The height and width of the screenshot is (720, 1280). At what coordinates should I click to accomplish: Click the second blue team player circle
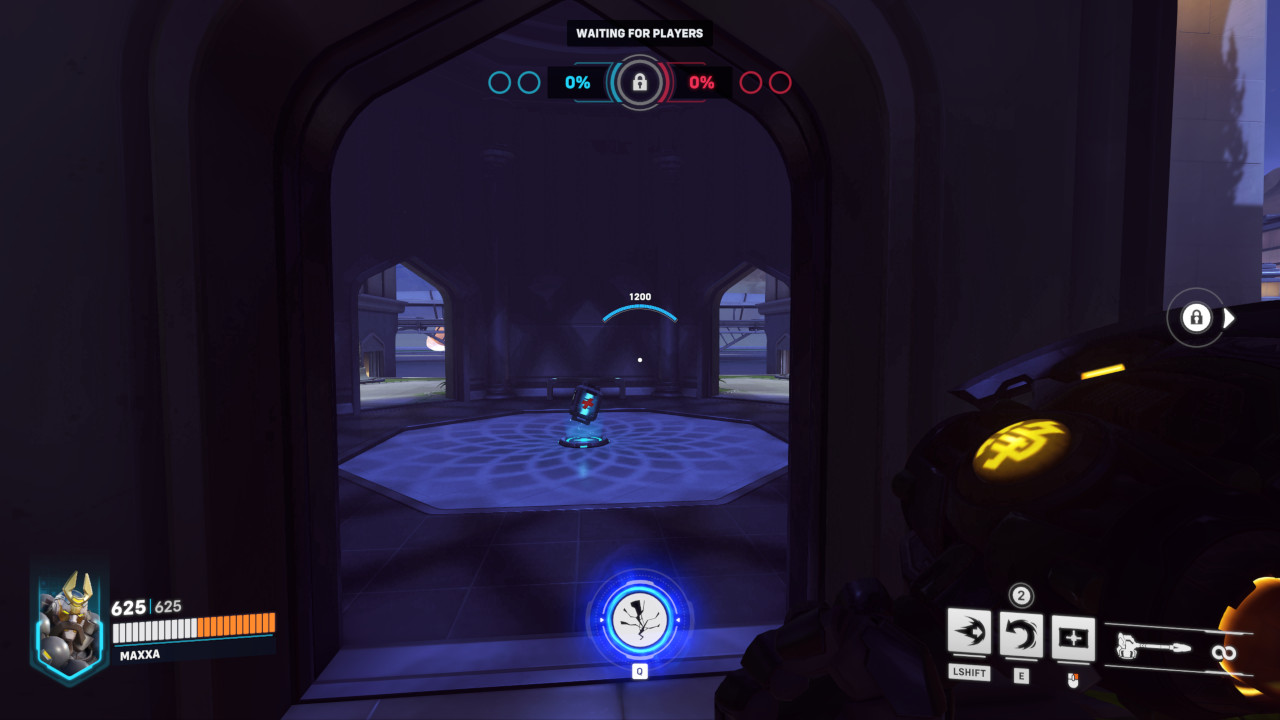pos(530,83)
